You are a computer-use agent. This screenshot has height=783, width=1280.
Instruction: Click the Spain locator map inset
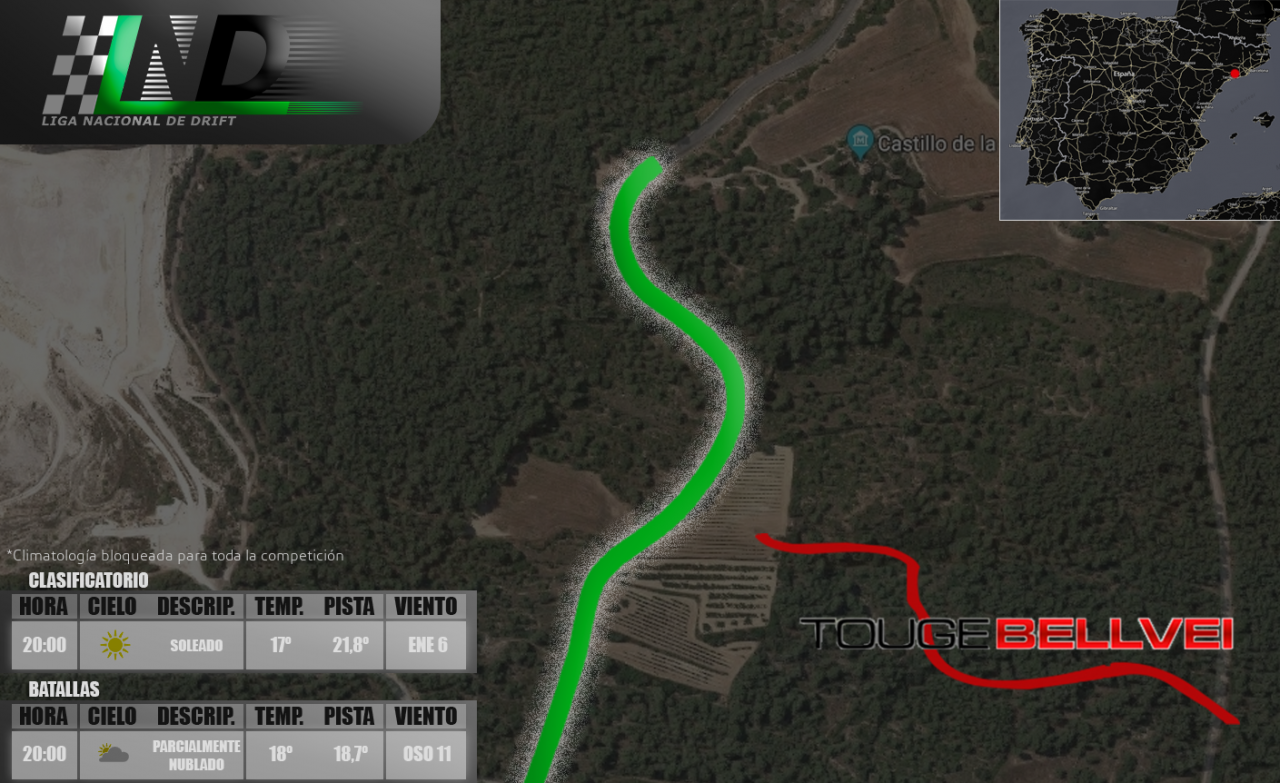pos(1139,110)
